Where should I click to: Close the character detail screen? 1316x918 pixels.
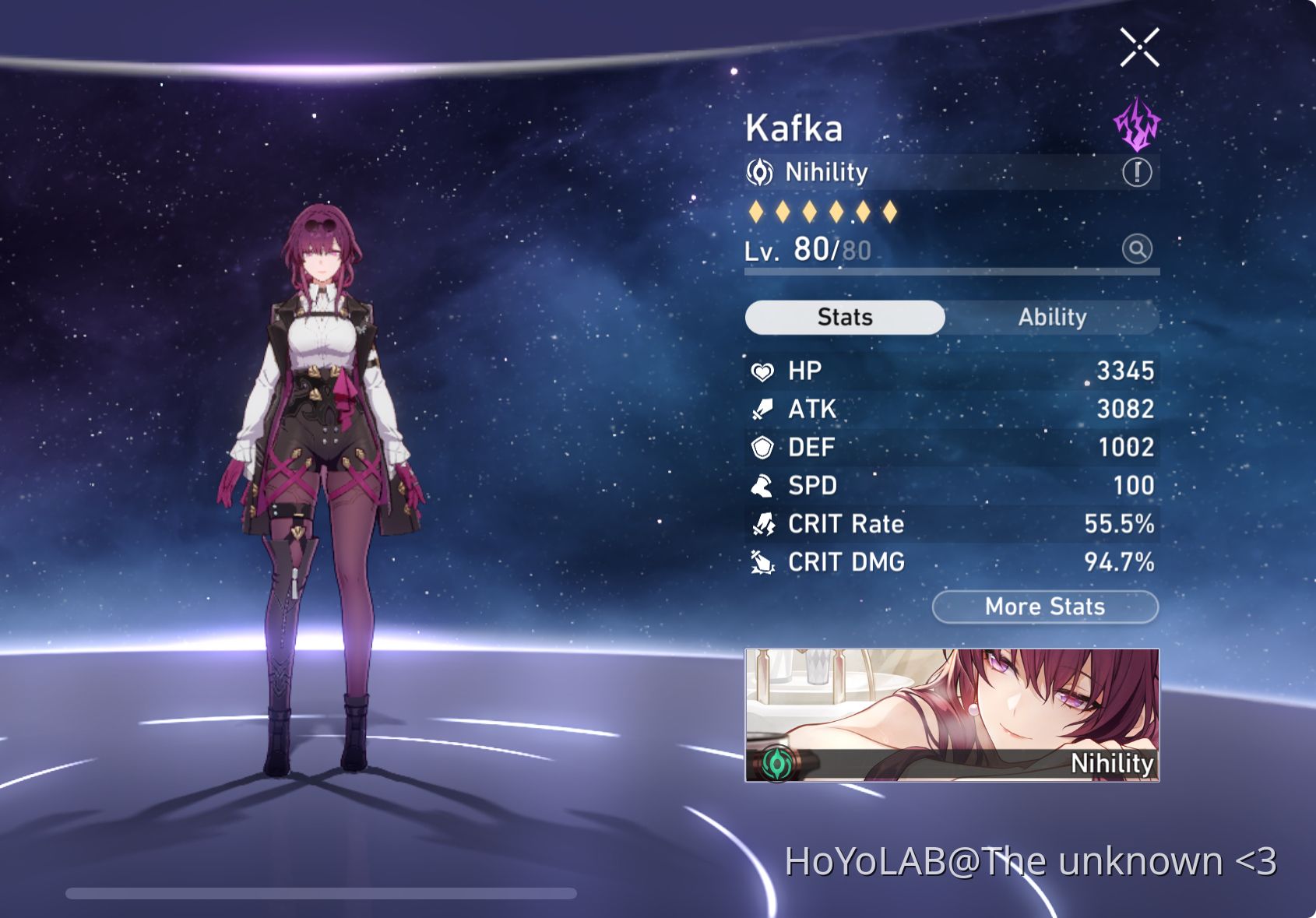(x=1139, y=47)
